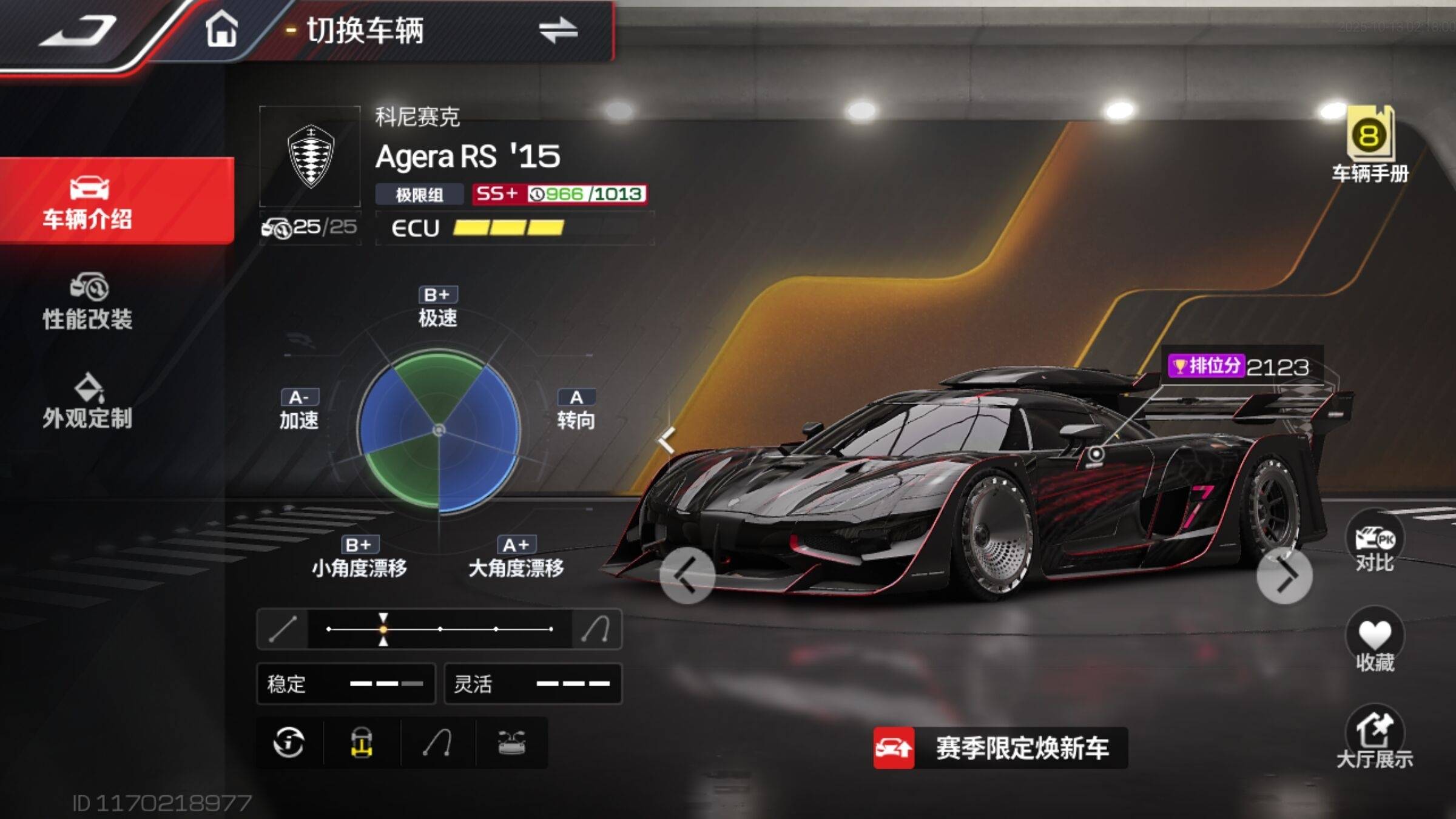Select the 灵活 agile handling option

coord(533,684)
